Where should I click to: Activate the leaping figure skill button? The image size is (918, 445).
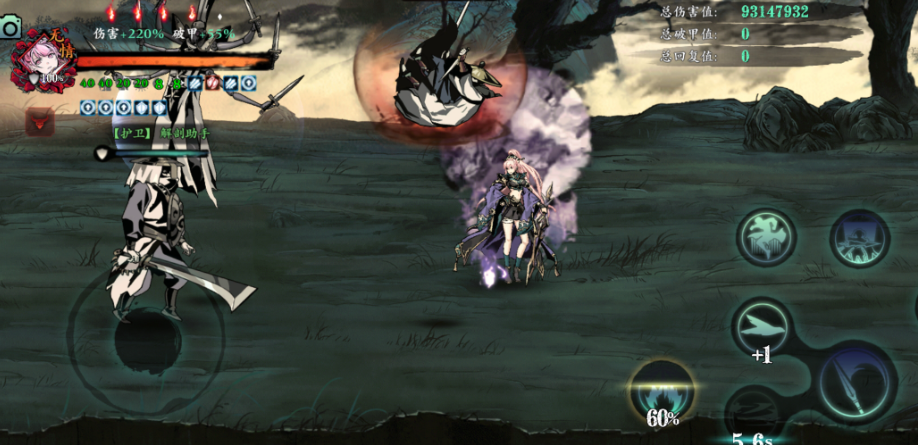766,237
